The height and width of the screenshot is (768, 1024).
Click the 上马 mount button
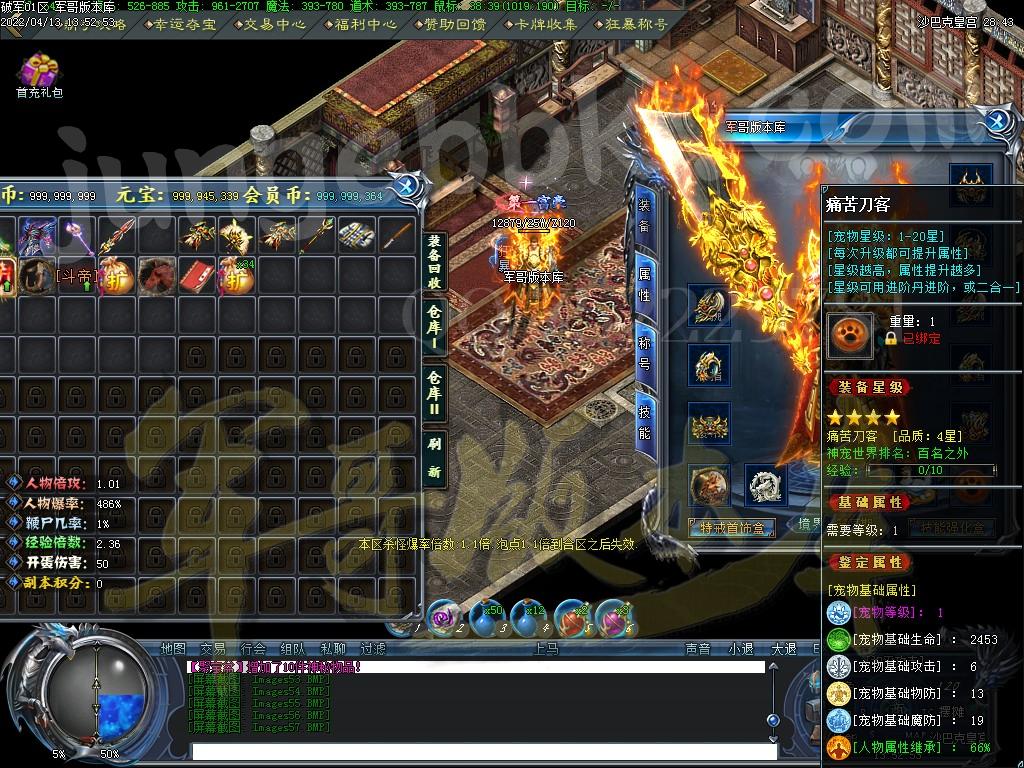click(547, 649)
